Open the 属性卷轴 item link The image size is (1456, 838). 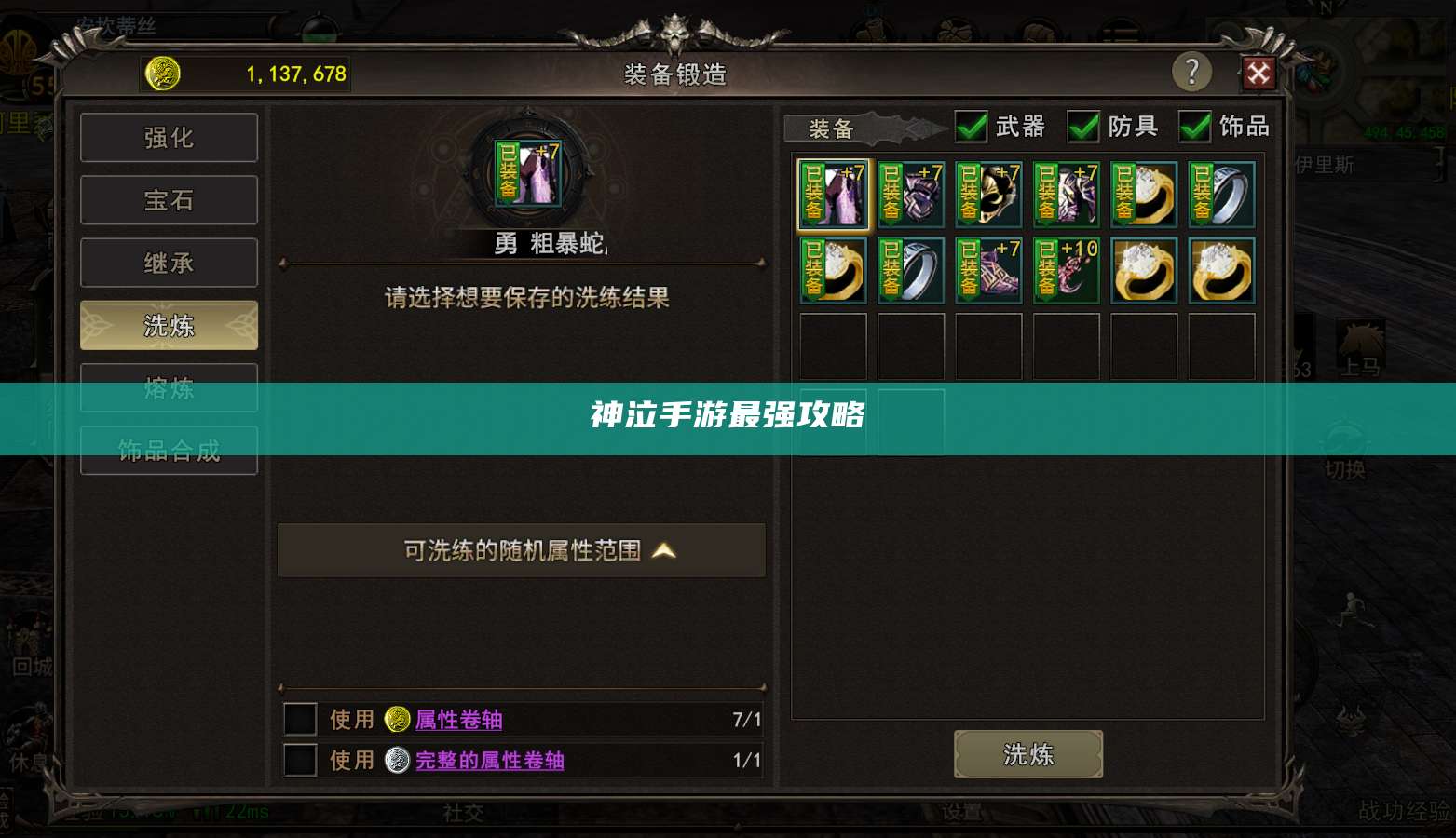click(x=458, y=719)
